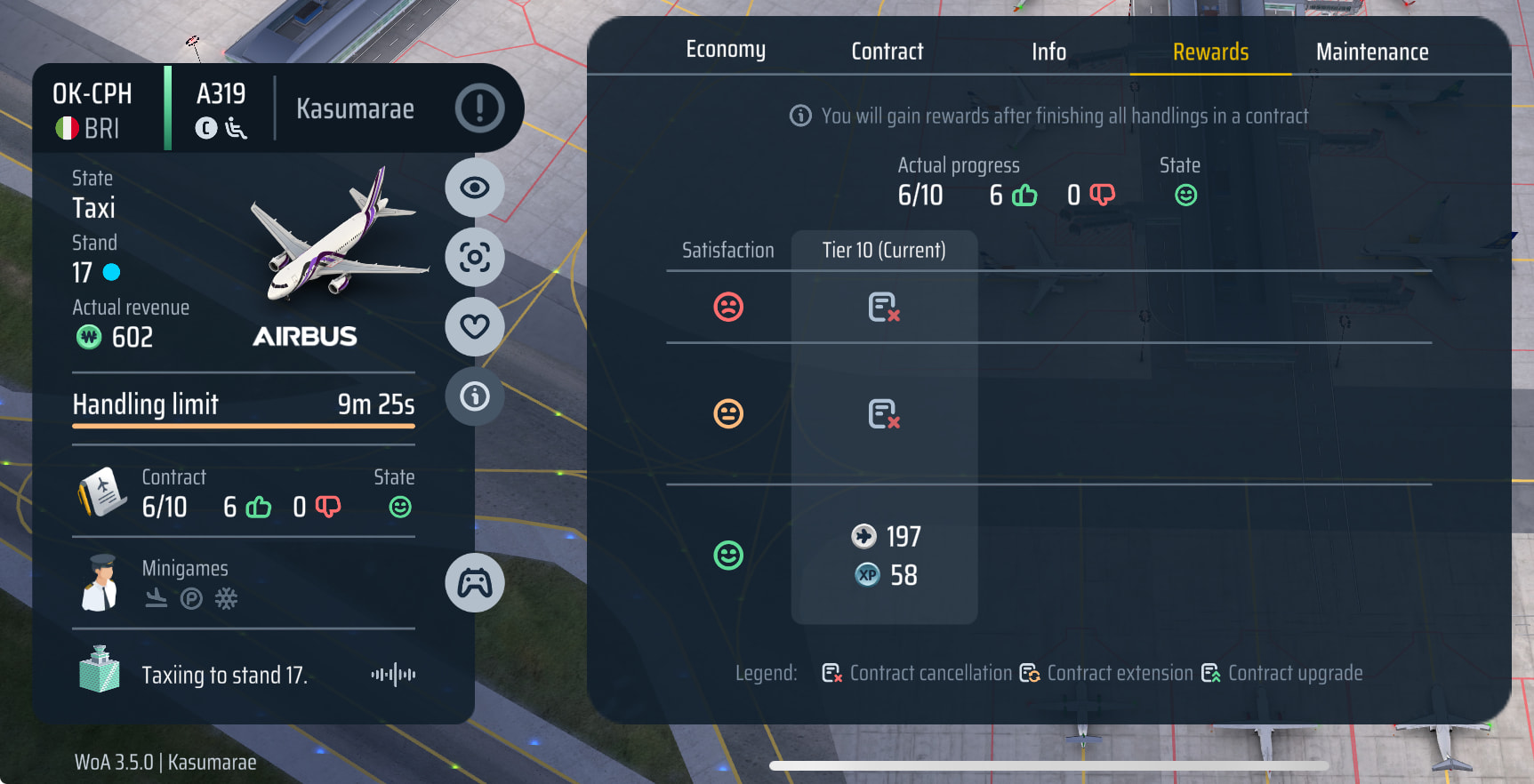Focus camera with the target button
The height and width of the screenshot is (784, 1534).
tap(474, 258)
